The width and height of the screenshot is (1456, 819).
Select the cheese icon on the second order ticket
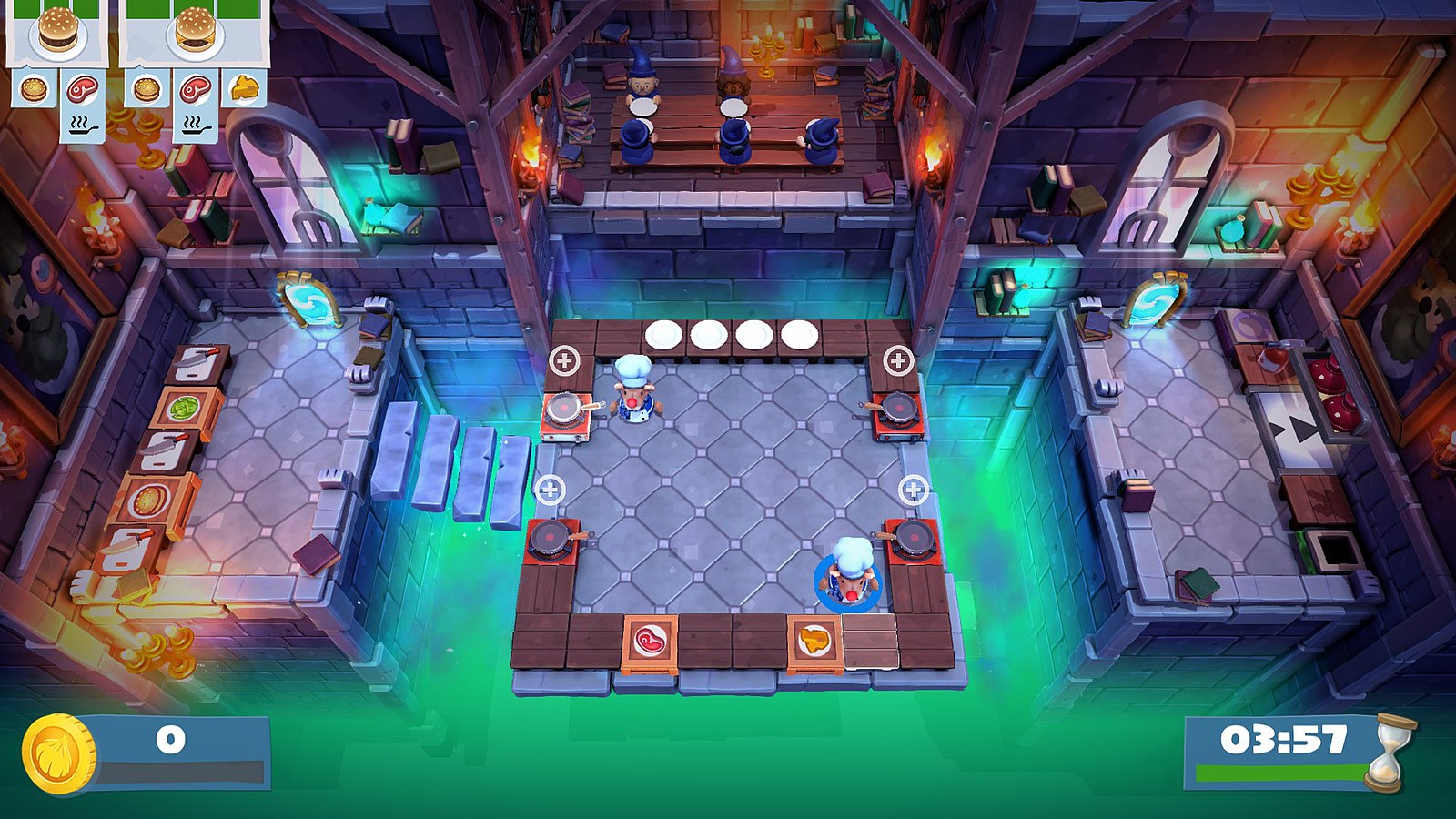(x=244, y=88)
